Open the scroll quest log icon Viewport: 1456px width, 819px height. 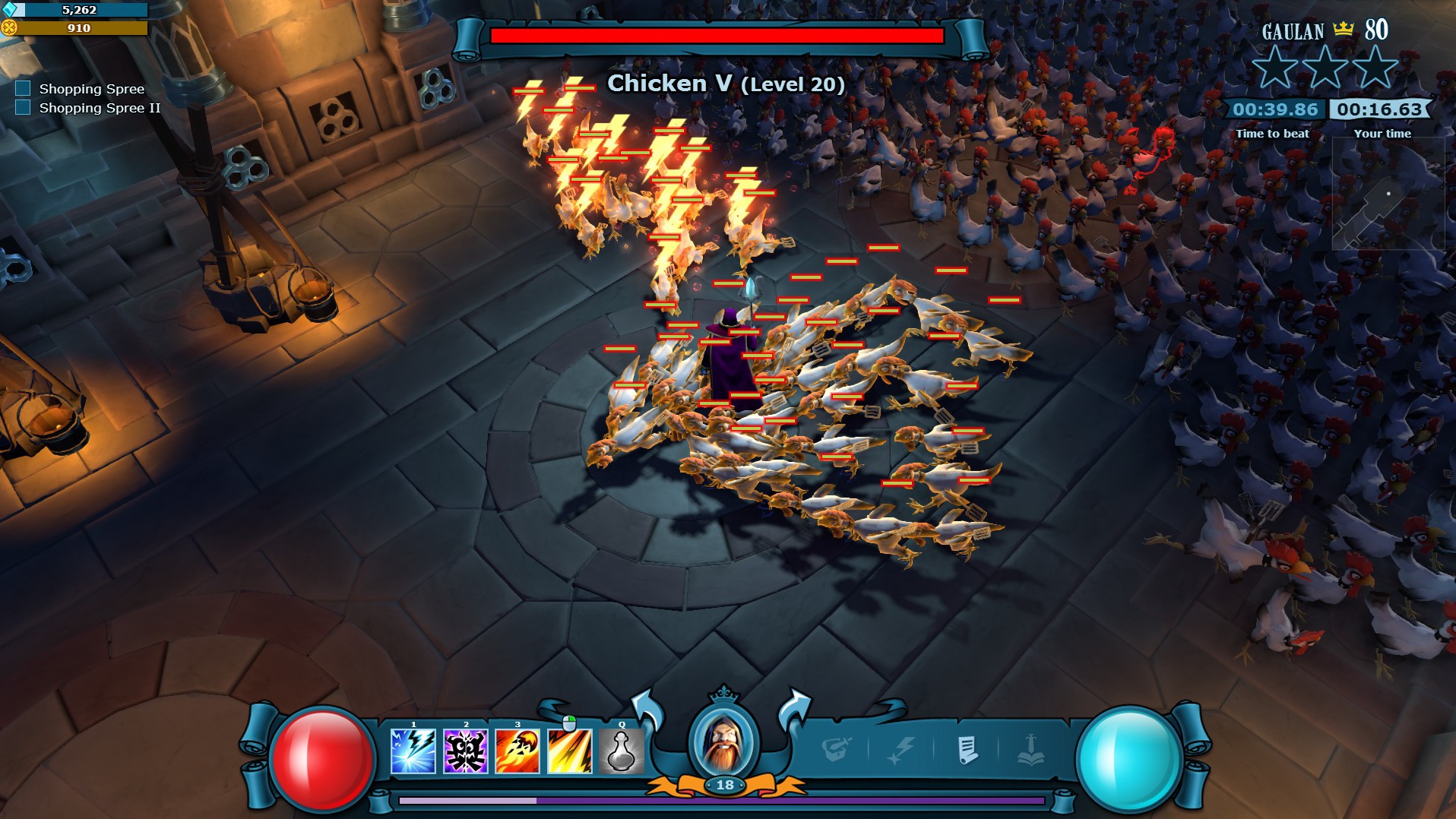click(x=967, y=750)
